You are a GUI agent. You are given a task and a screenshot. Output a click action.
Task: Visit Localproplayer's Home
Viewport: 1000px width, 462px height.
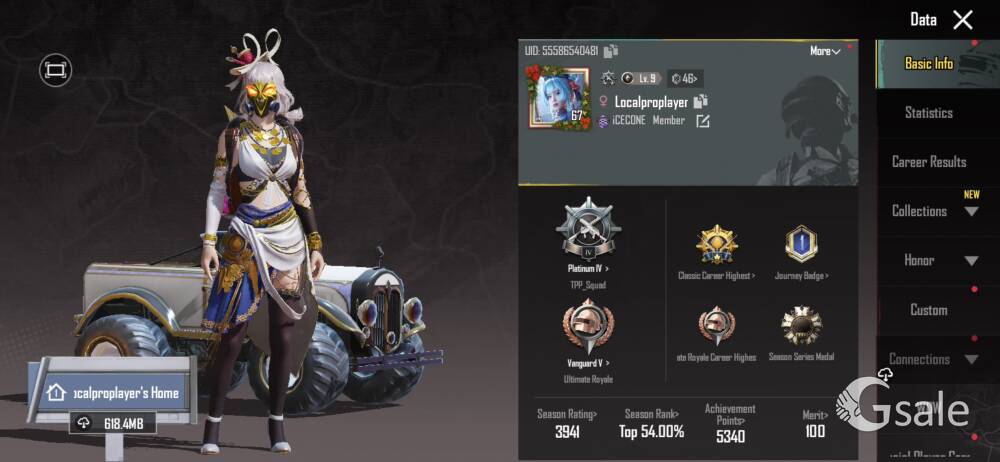tap(112, 393)
